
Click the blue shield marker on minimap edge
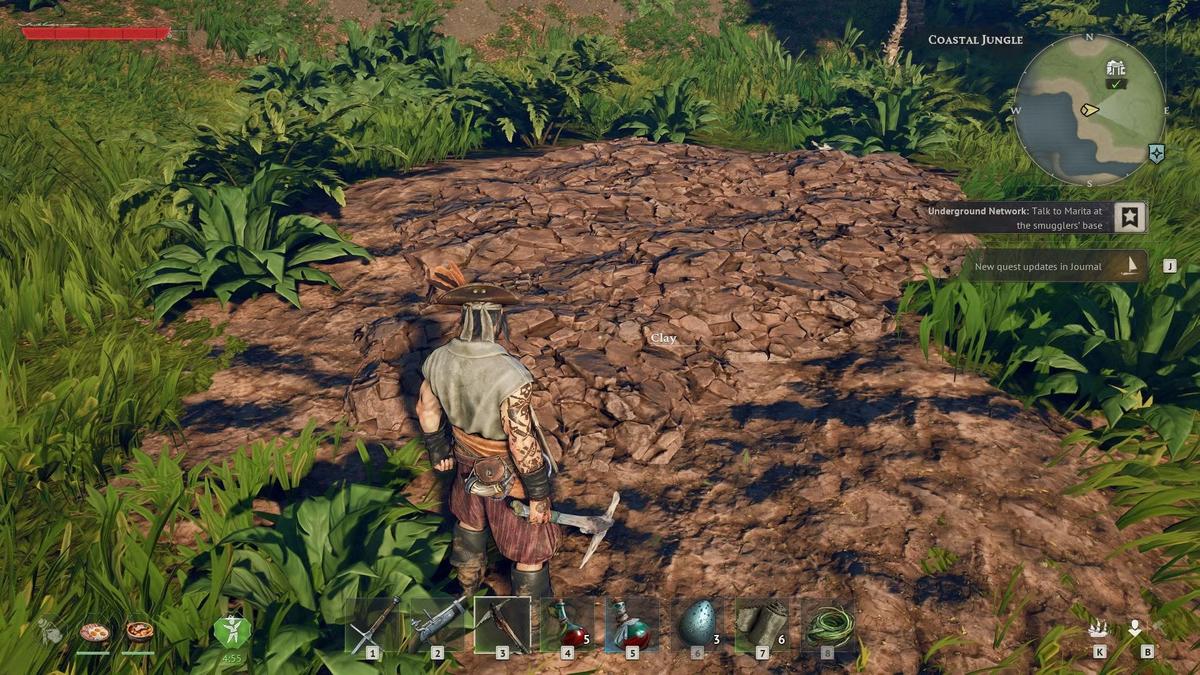point(1157,153)
